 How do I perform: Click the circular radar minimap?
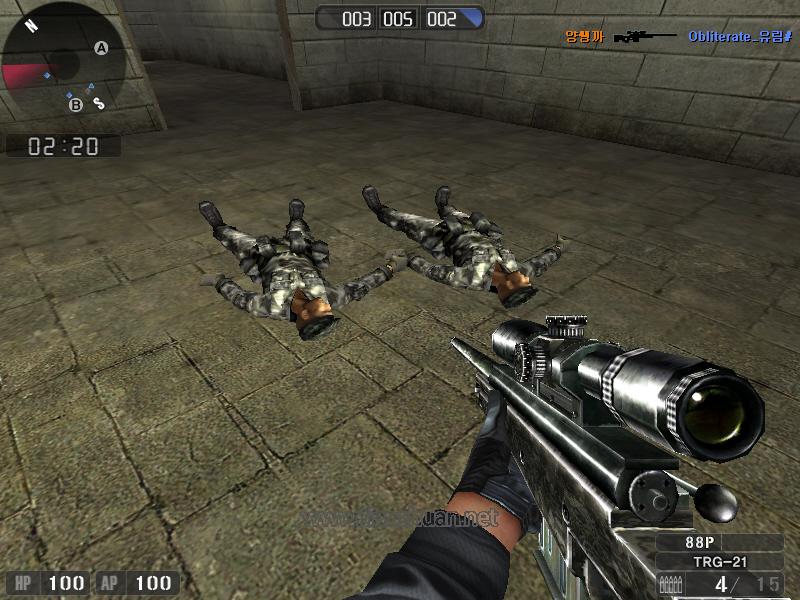click(x=63, y=62)
